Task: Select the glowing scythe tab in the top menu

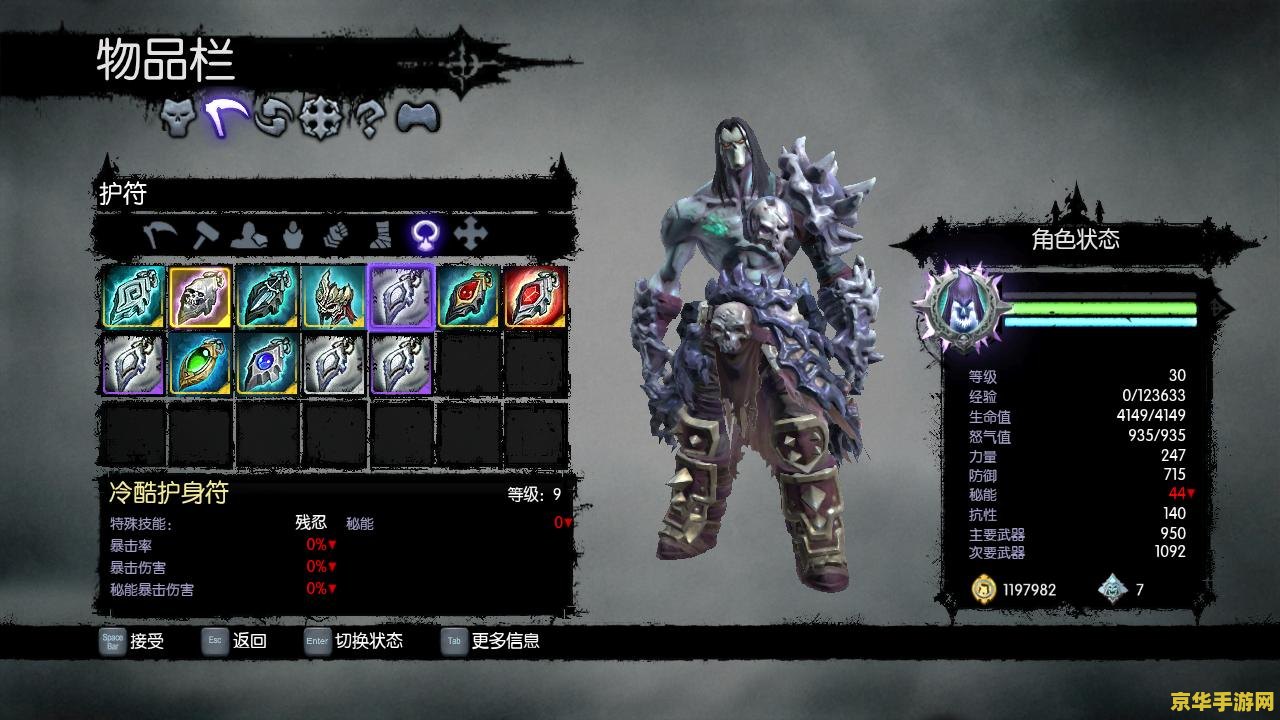Action: (x=228, y=118)
